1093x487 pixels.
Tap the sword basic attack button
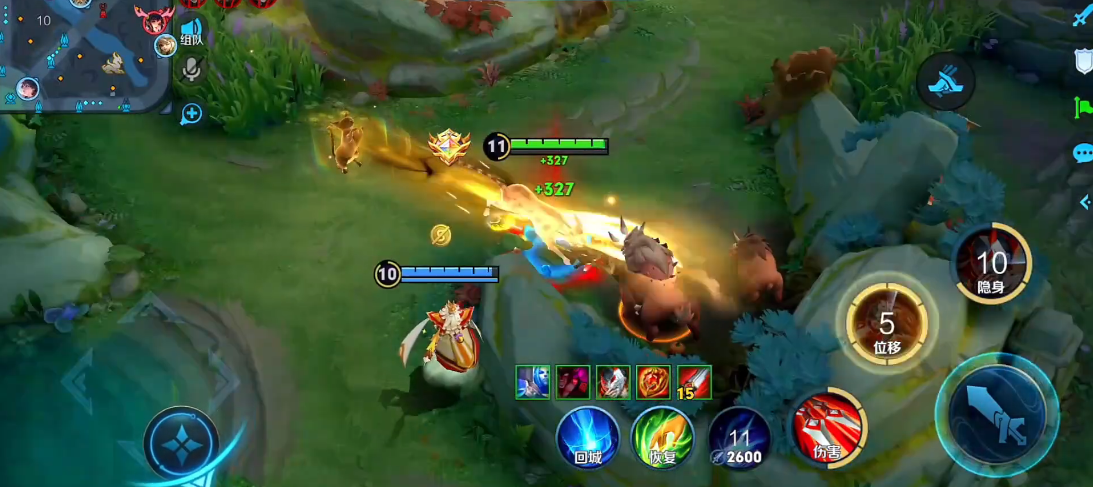click(997, 413)
